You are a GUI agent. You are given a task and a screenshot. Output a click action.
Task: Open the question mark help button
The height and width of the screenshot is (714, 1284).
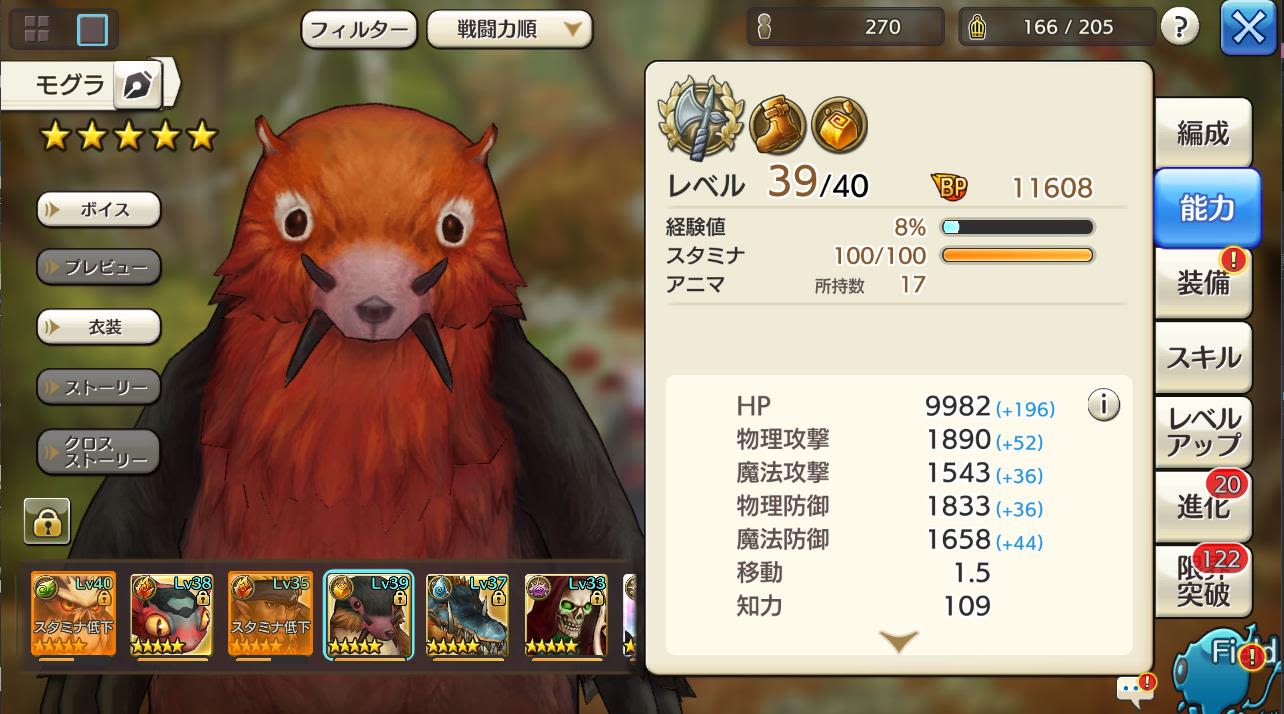pyautogui.click(x=1180, y=28)
